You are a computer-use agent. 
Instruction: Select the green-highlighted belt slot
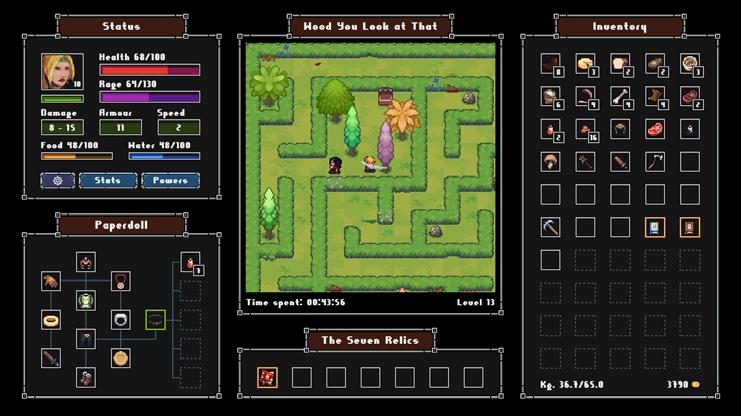coord(156,320)
